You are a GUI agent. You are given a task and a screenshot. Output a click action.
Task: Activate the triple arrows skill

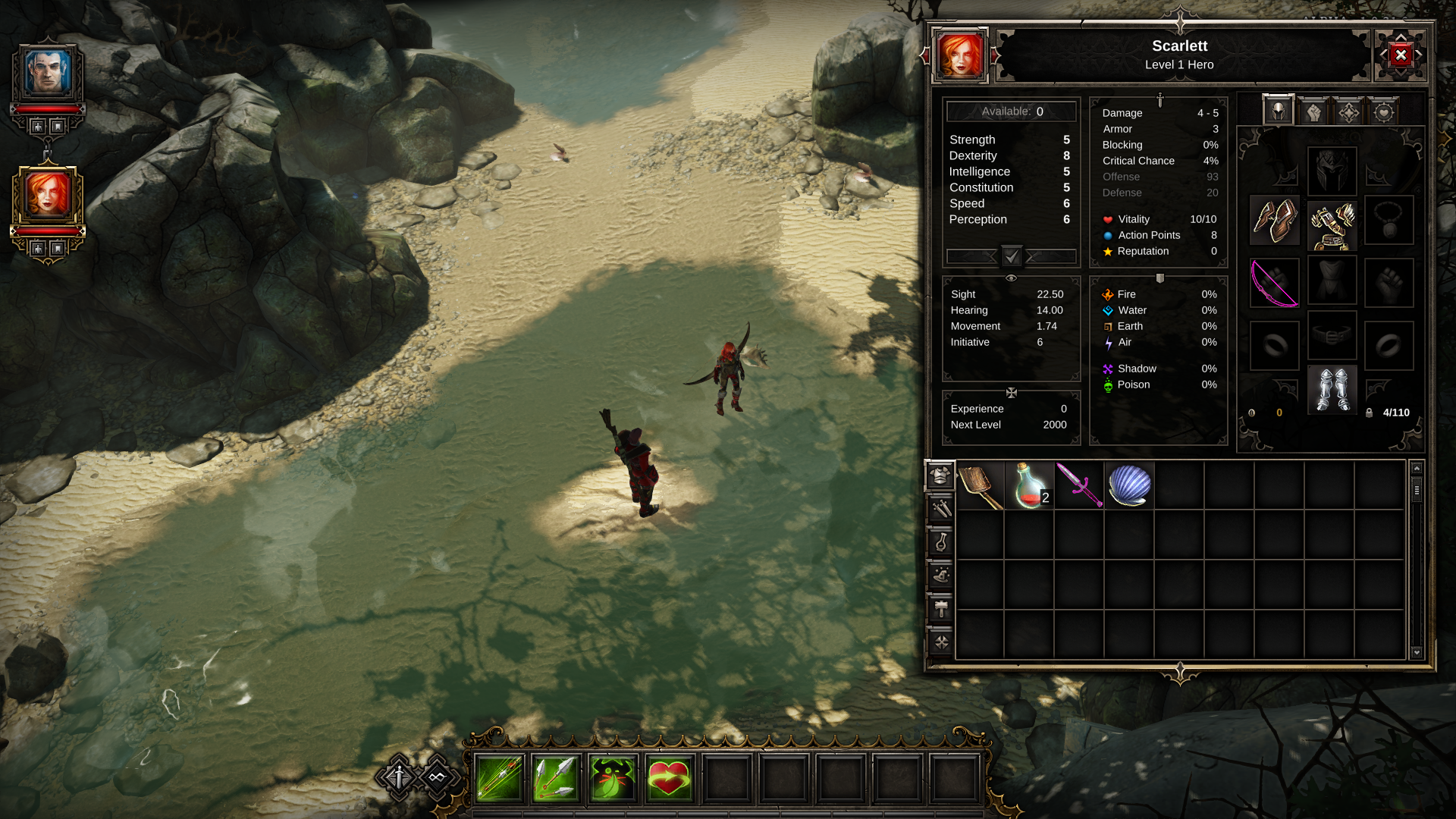[x=556, y=778]
